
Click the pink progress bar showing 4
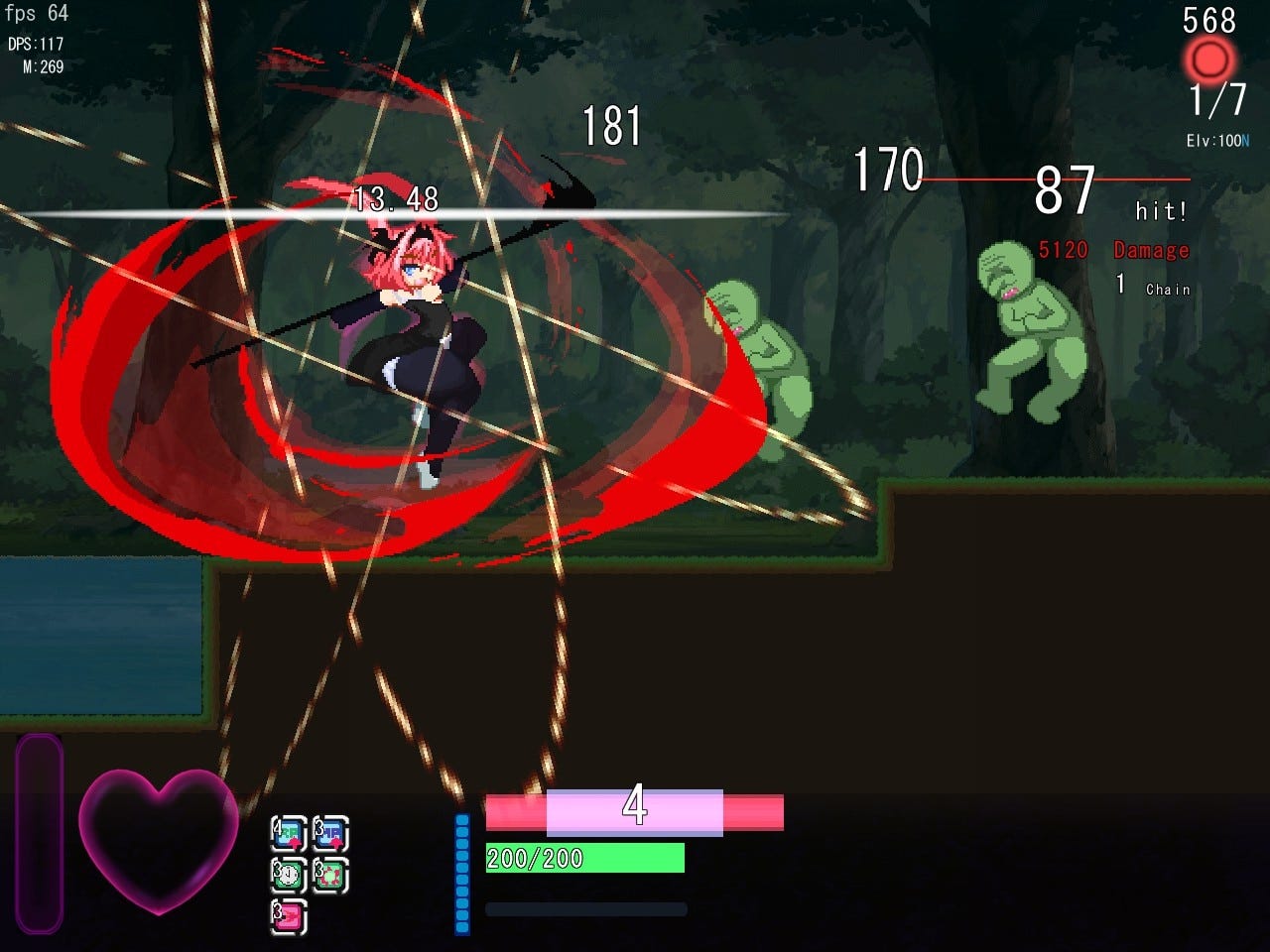pyautogui.click(x=635, y=811)
